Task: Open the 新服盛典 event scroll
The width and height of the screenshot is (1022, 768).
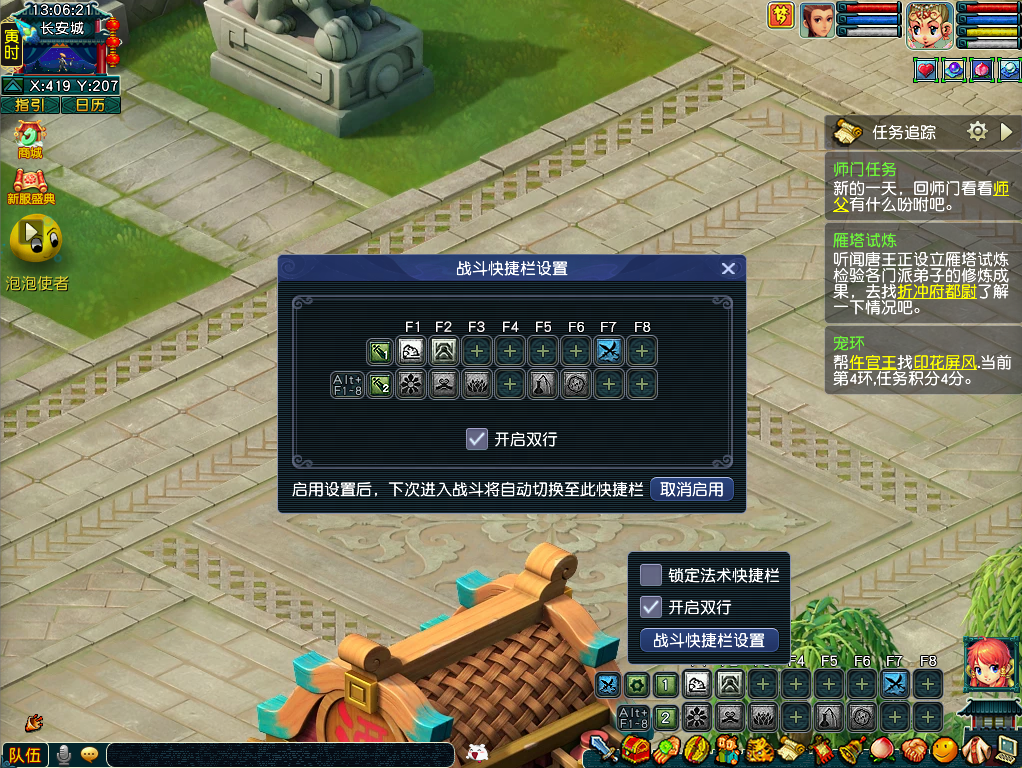Action: (30, 186)
